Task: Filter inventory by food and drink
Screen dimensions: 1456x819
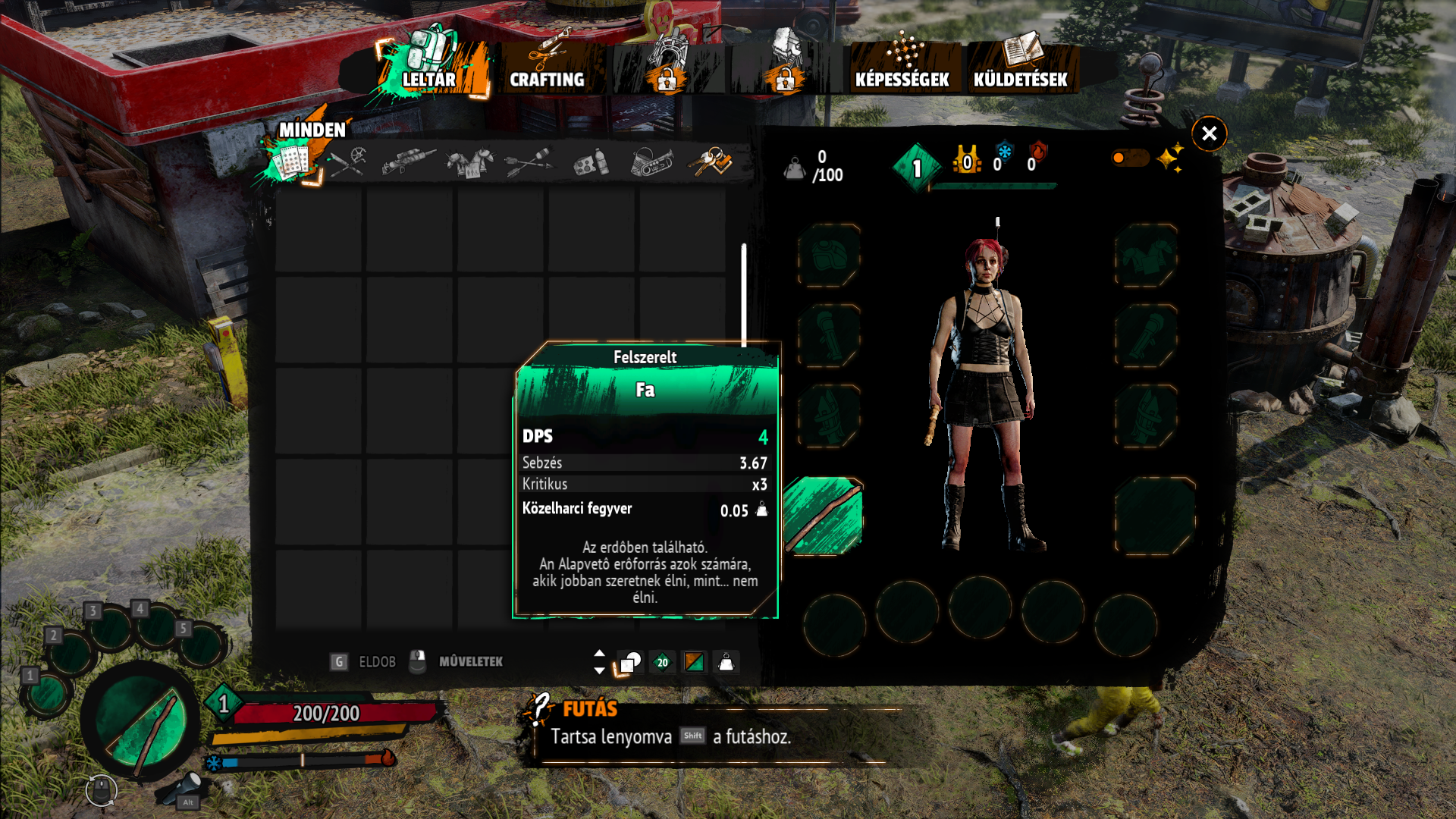Action: click(590, 162)
